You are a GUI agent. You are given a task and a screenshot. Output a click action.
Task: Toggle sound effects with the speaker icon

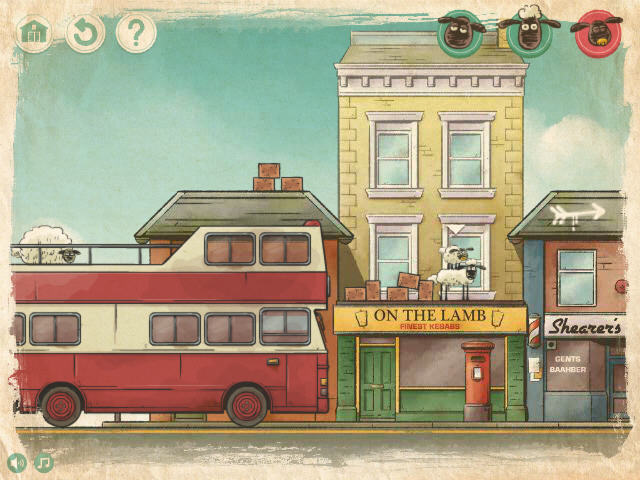click(x=17, y=463)
